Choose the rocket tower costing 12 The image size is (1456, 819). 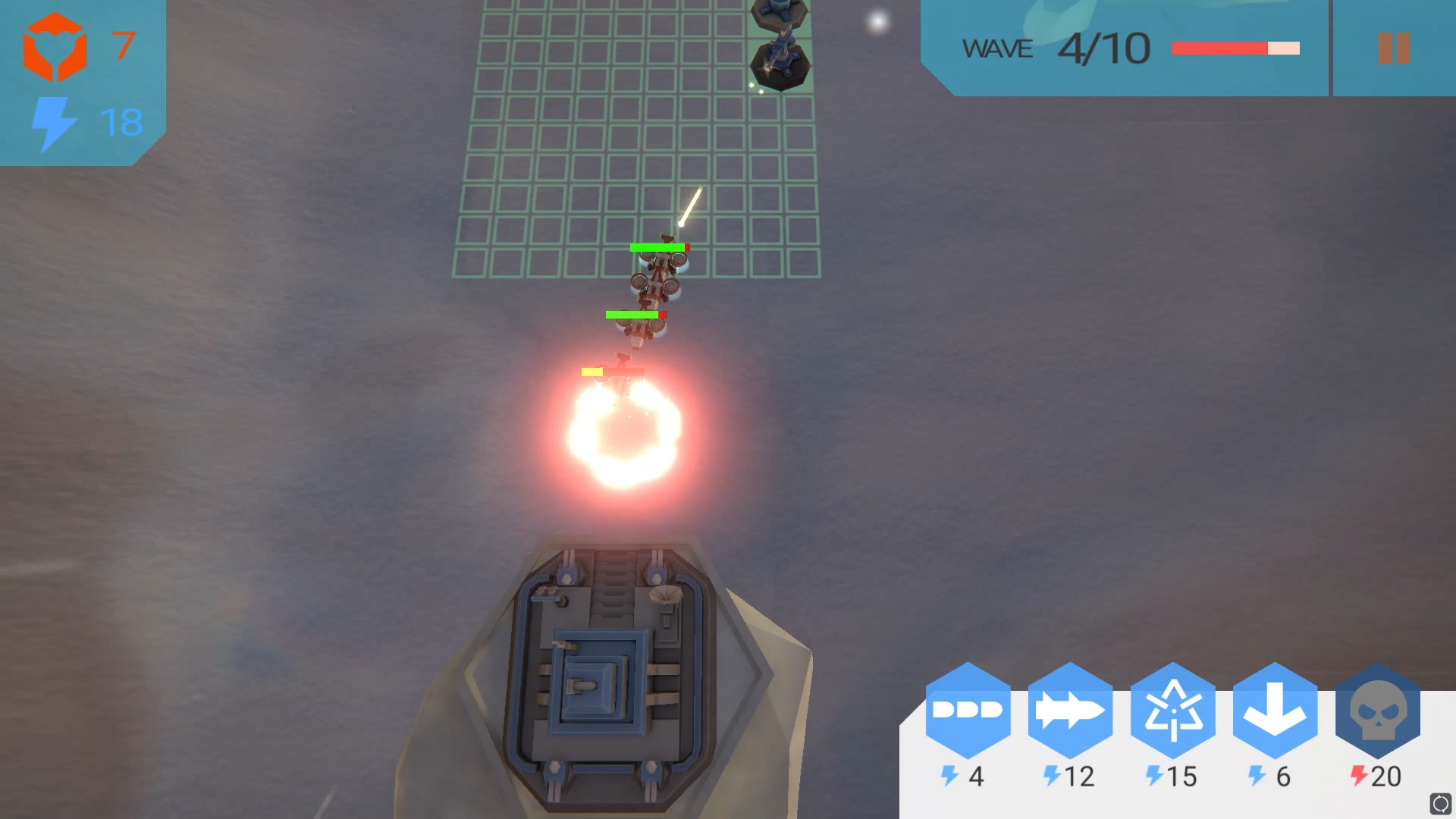(x=1070, y=711)
